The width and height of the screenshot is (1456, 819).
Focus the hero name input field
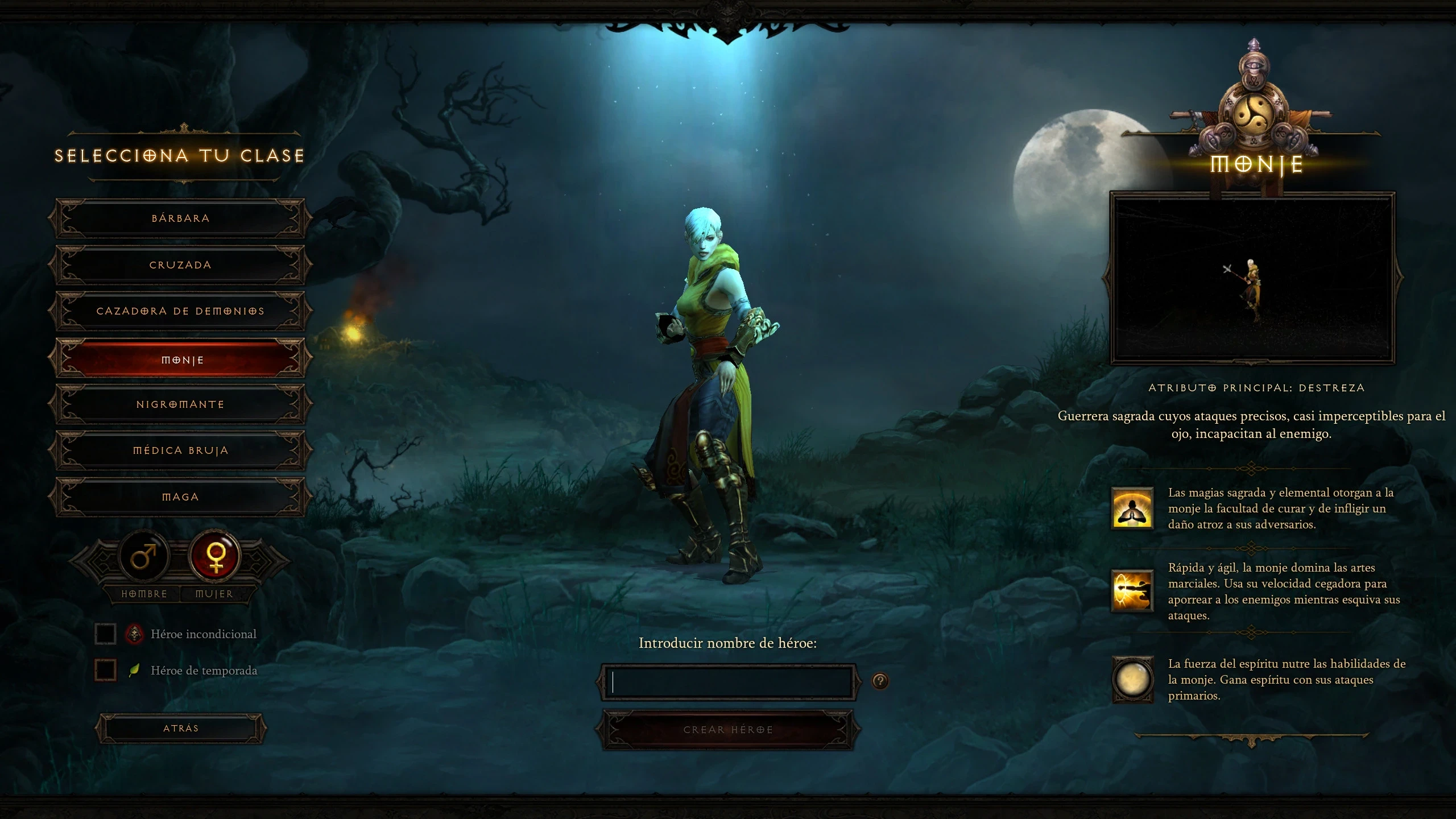728,682
